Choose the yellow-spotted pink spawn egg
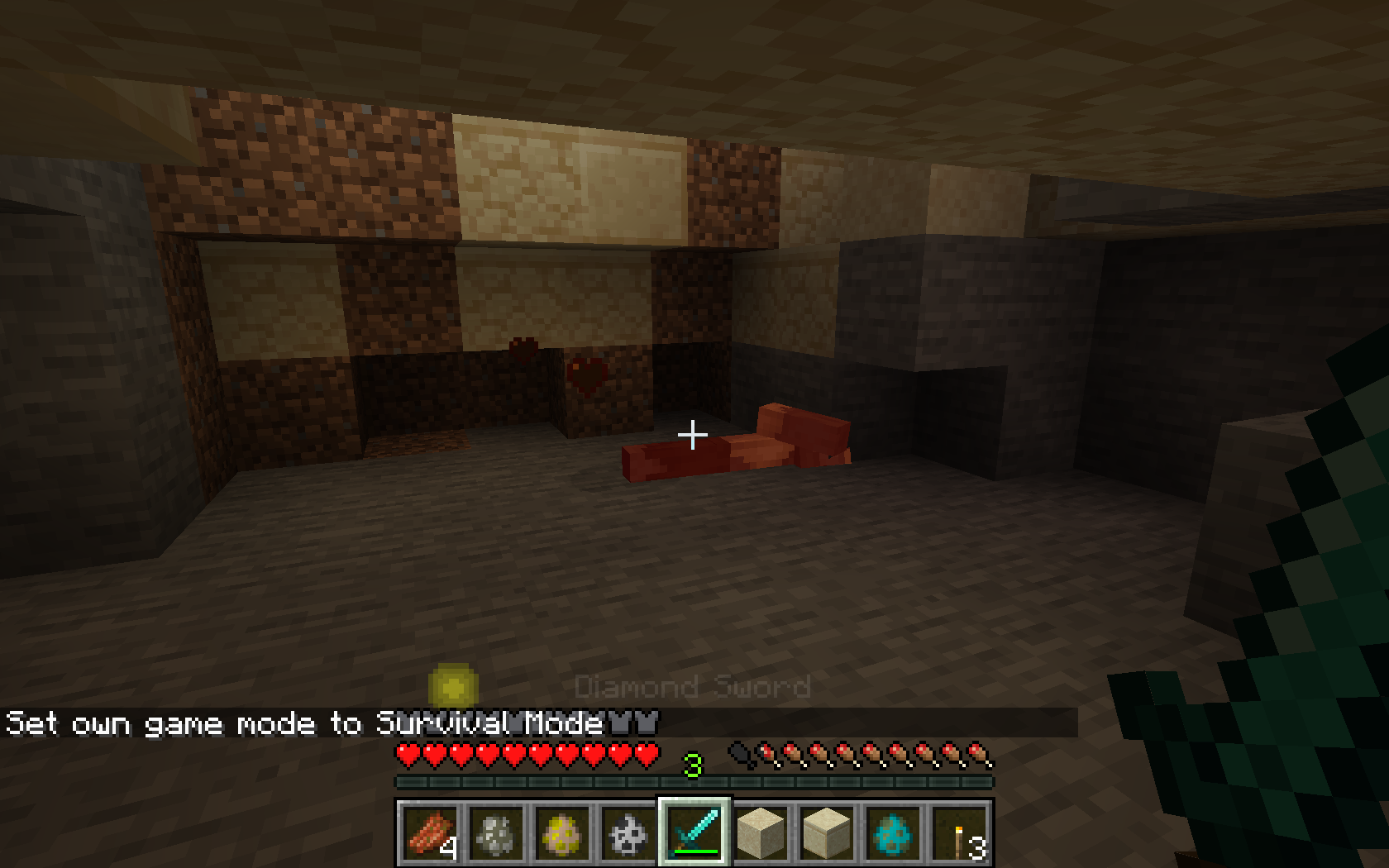The height and width of the screenshot is (868, 1389). pos(562,832)
